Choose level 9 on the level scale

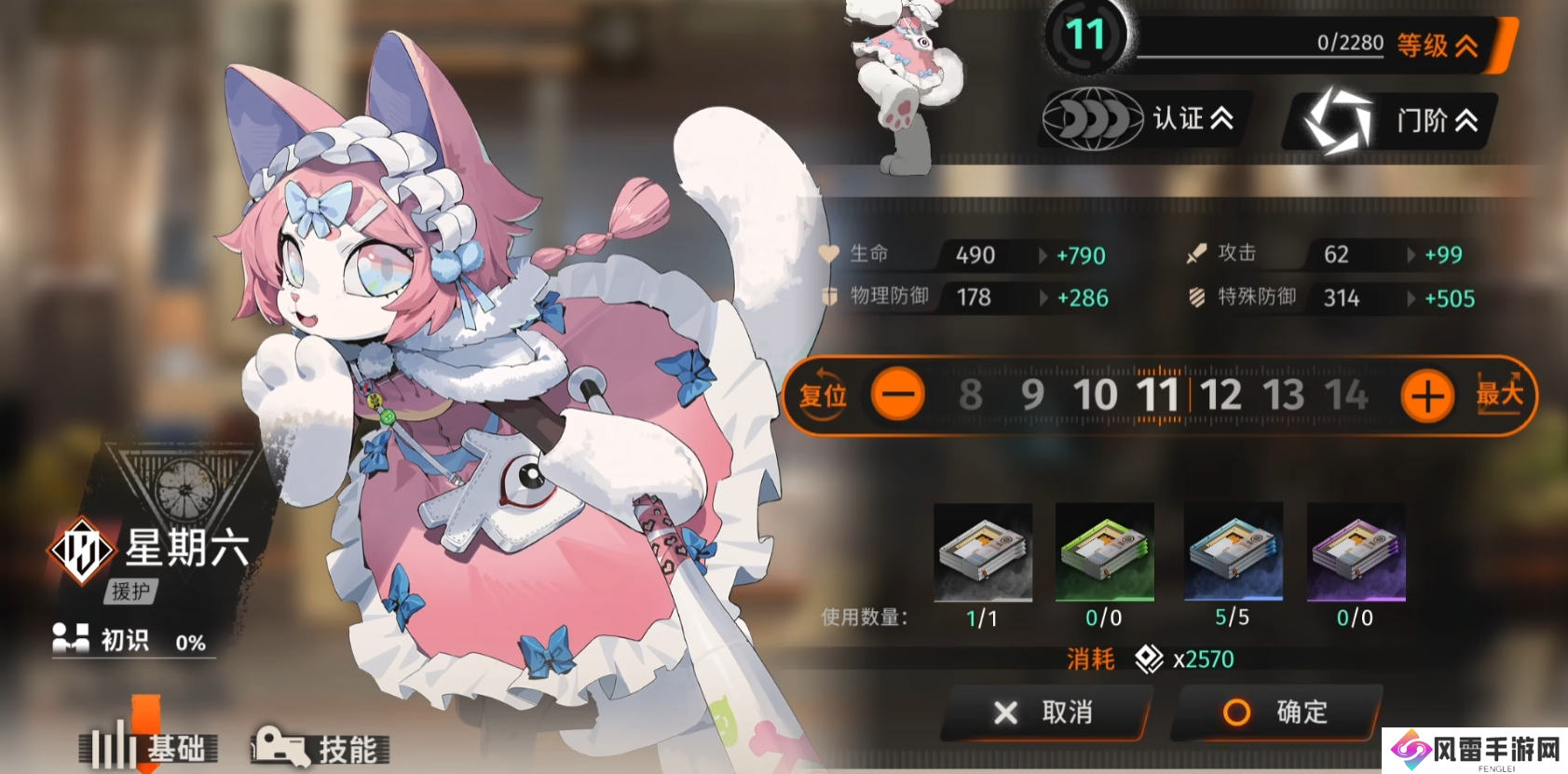[1032, 395]
